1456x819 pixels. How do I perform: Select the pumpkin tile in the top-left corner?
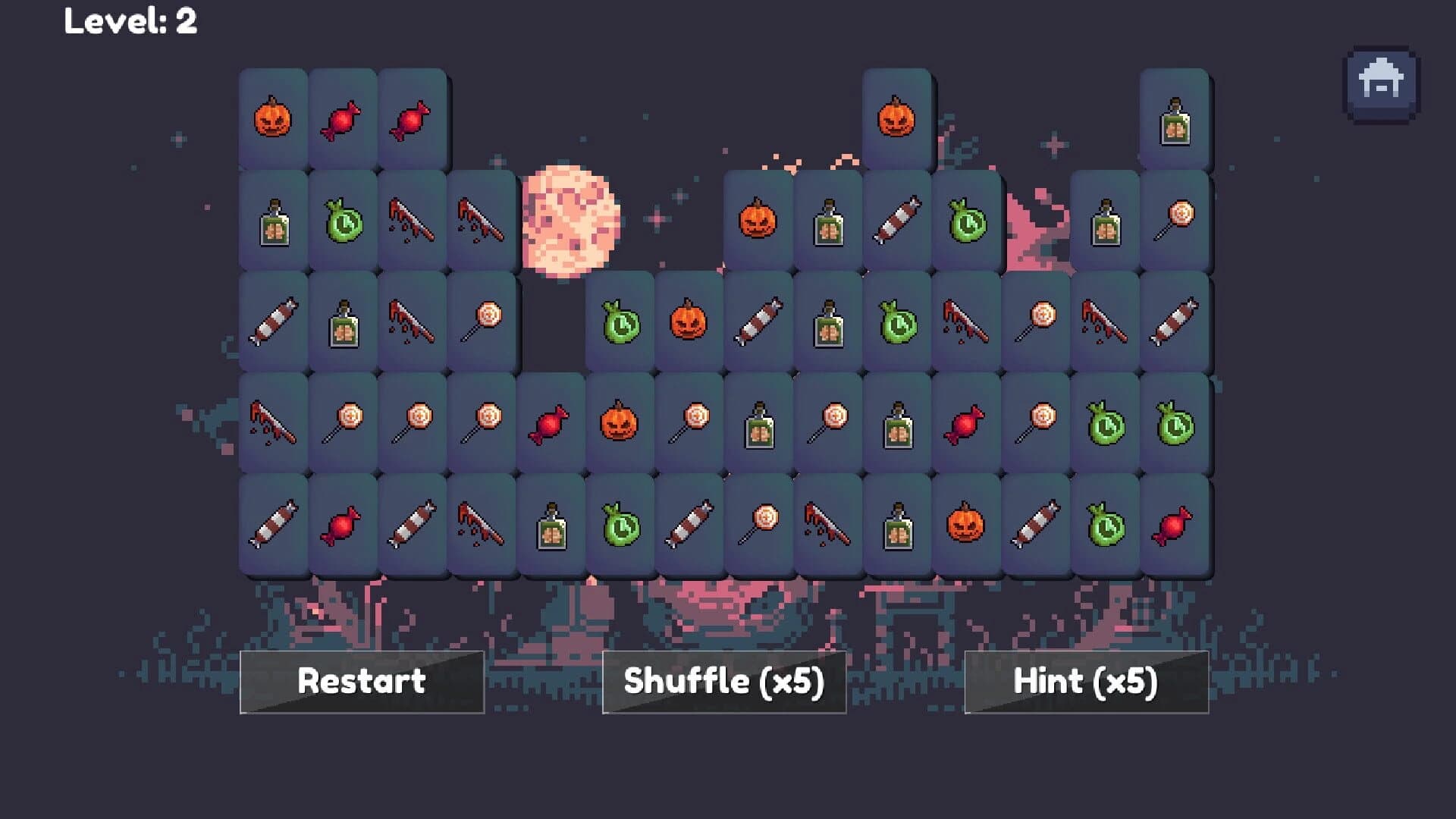(x=273, y=118)
